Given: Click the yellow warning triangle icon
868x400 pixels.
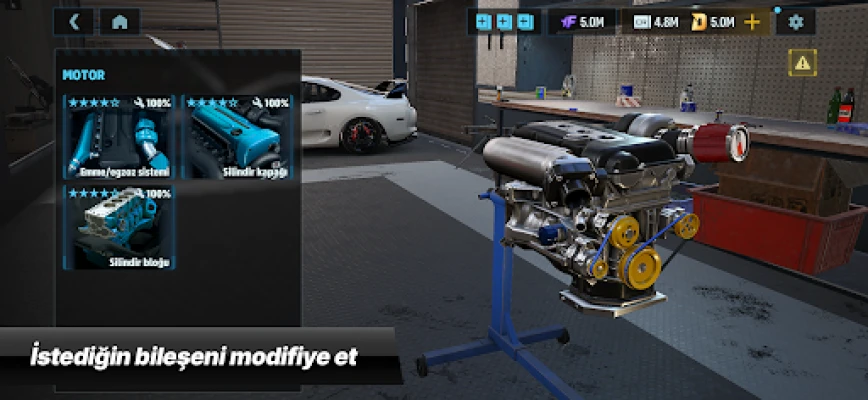Looking at the screenshot, I should (x=802, y=64).
